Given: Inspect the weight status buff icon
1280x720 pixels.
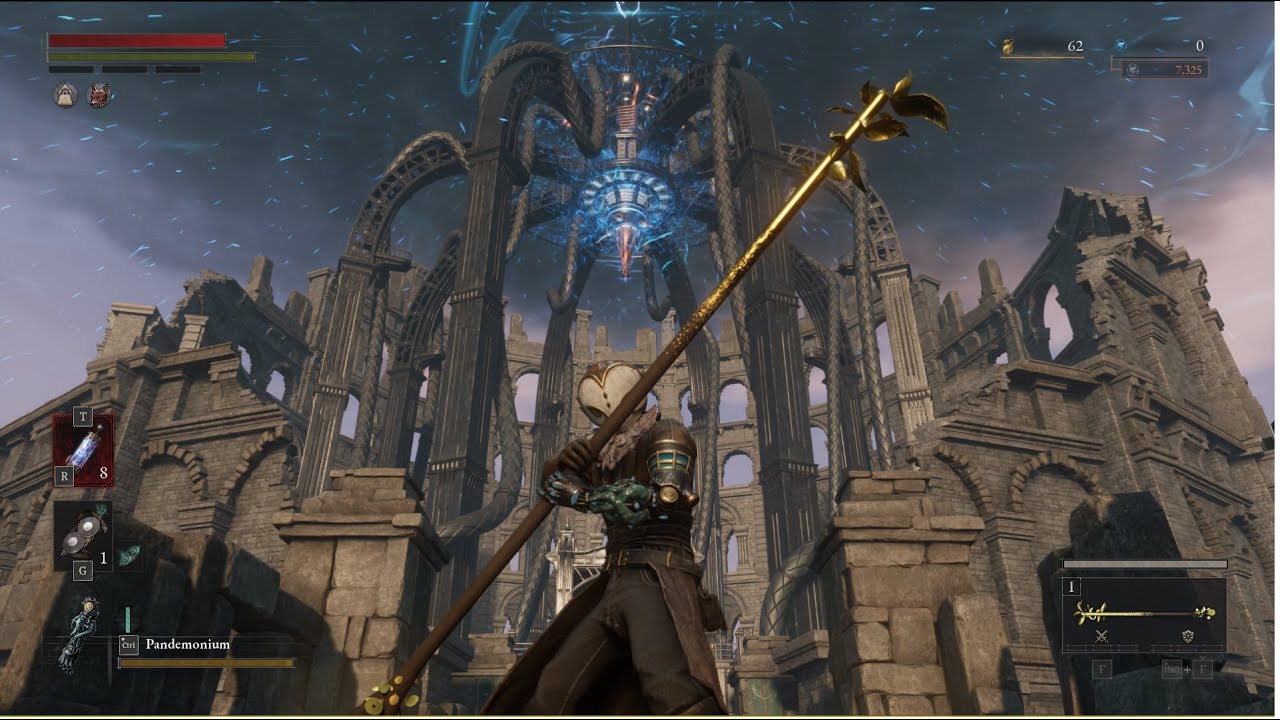Looking at the screenshot, I should click(66, 95).
